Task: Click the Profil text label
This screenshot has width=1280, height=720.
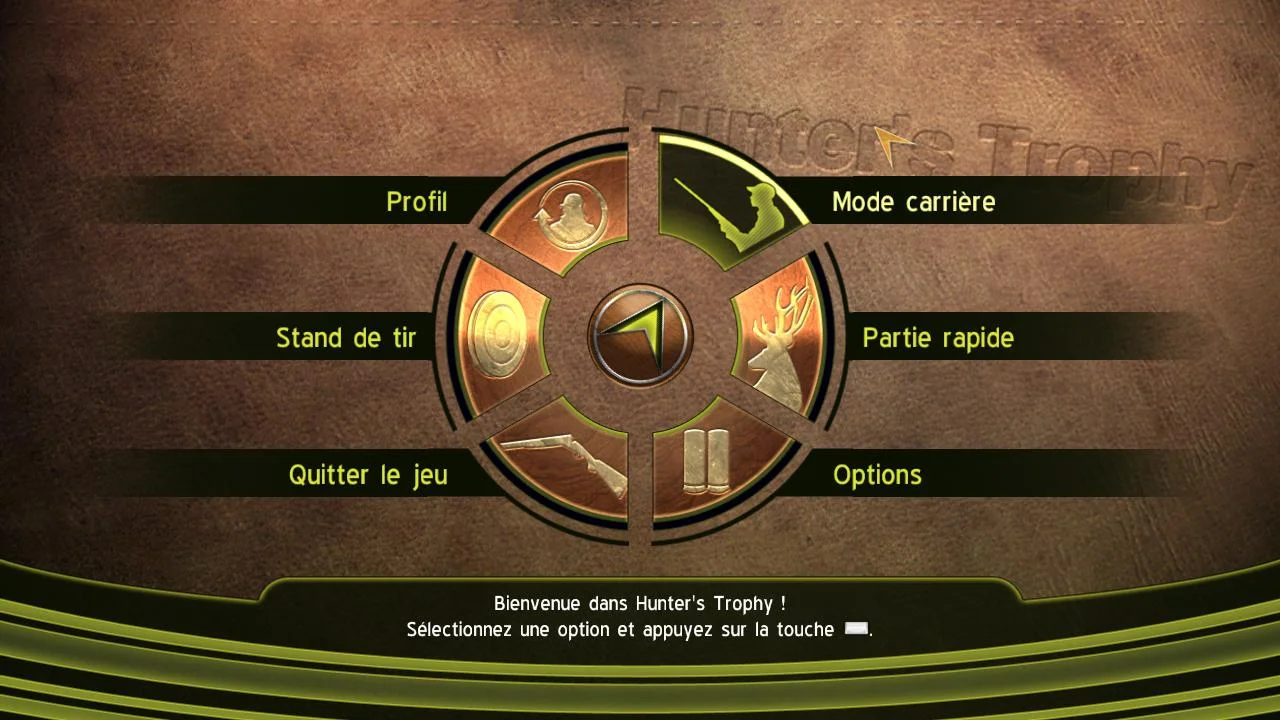Action: point(416,202)
